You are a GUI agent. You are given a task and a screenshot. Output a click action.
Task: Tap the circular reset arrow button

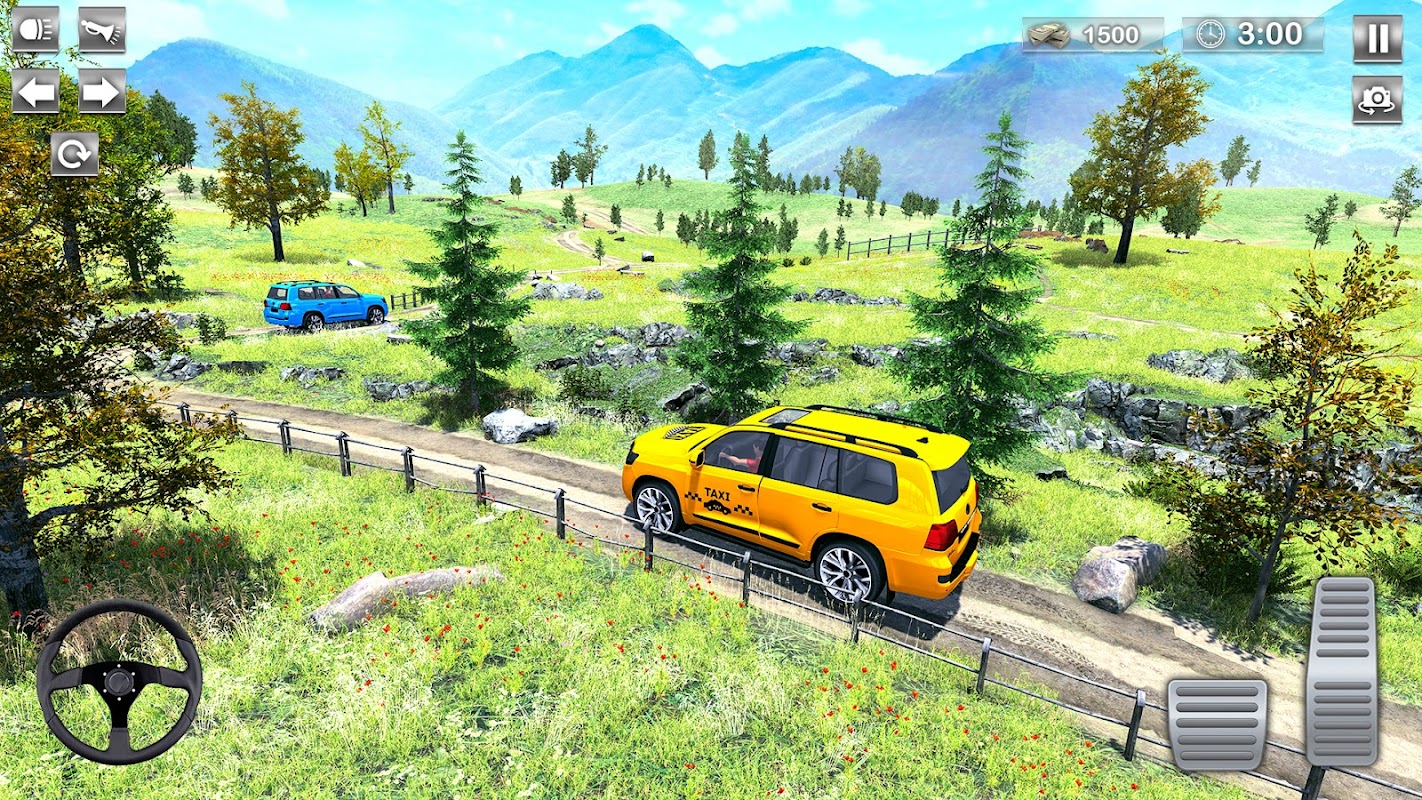click(x=75, y=154)
